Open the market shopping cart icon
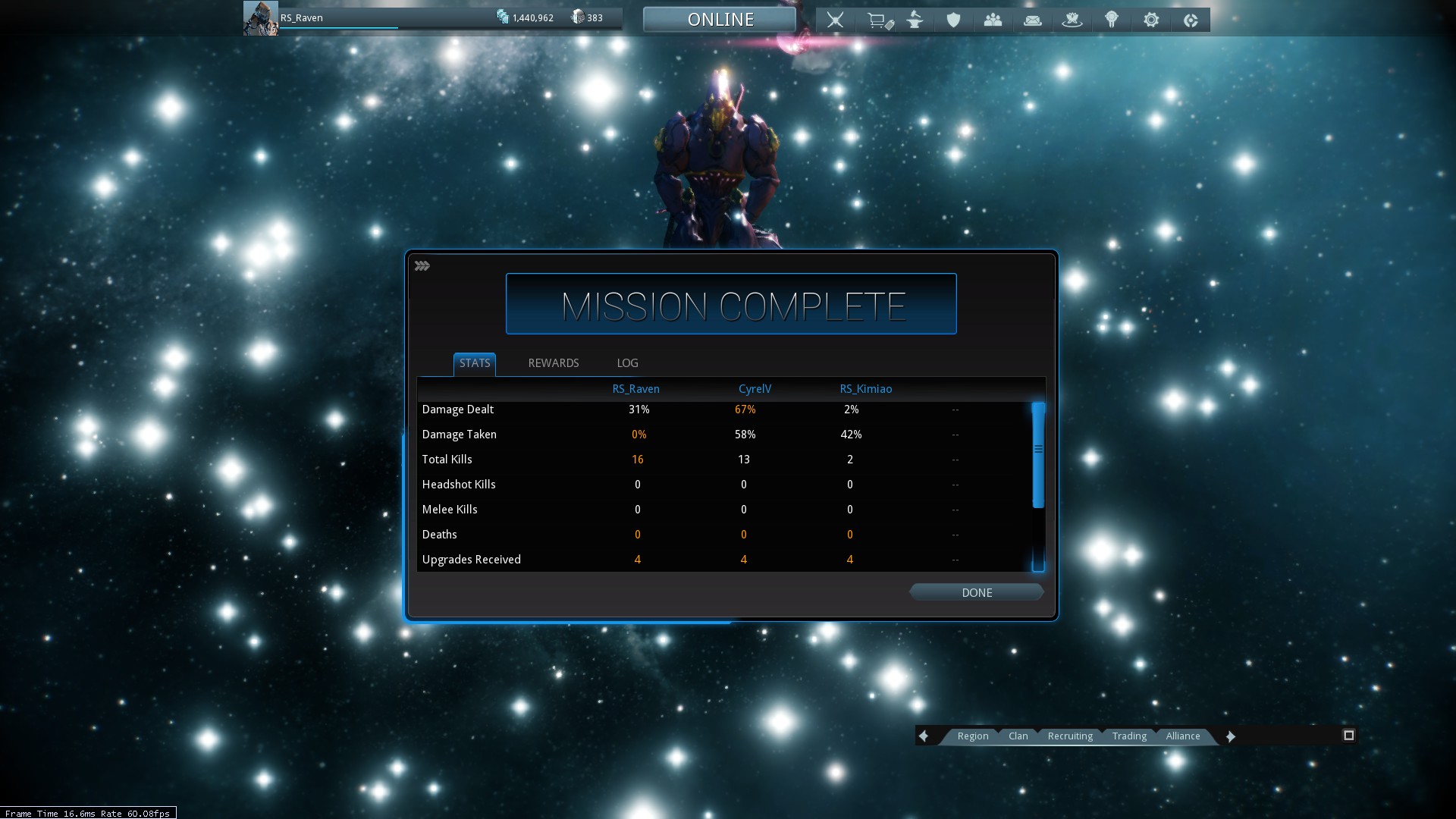The image size is (1456, 819). click(x=878, y=20)
